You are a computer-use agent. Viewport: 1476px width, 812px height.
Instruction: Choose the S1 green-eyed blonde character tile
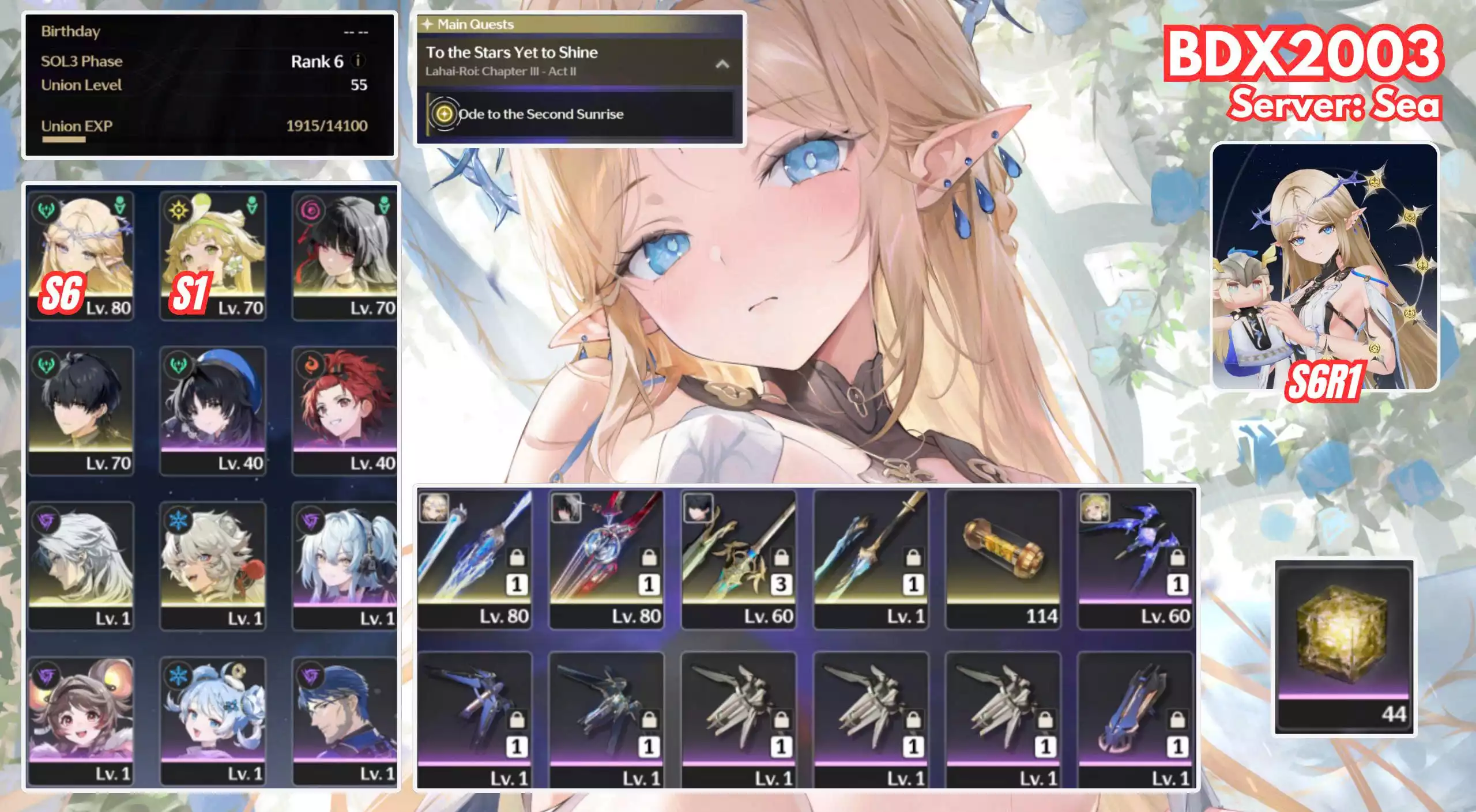pos(213,255)
